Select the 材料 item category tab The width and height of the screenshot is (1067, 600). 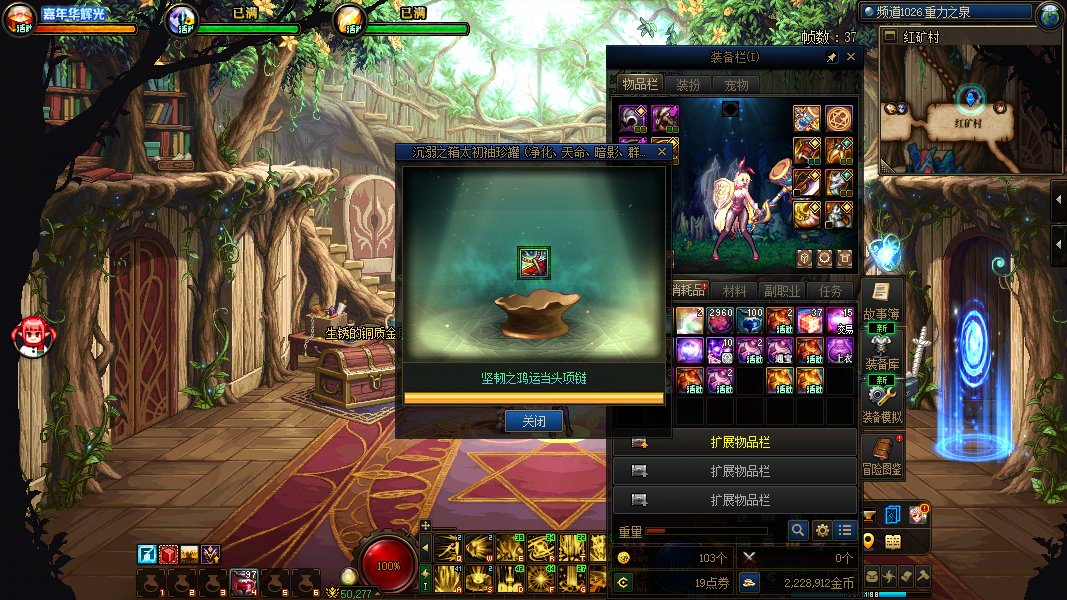(735, 291)
